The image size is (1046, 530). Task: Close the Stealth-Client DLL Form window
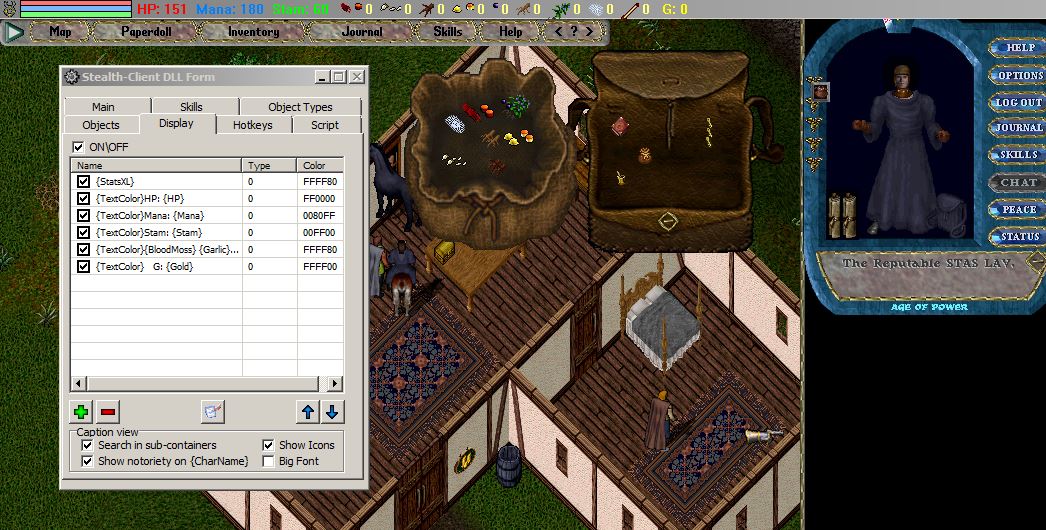357,77
